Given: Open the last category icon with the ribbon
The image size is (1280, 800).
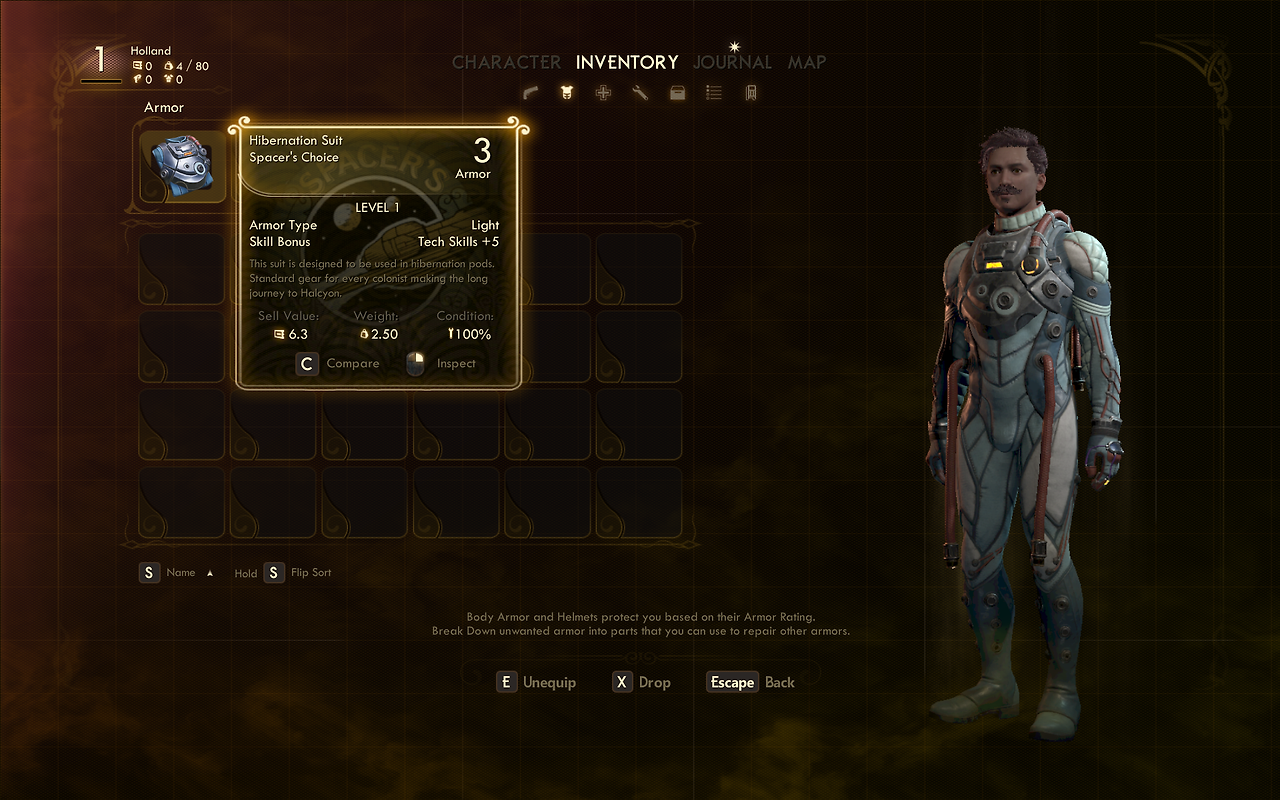Looking at the screenshot, I should (750, 93).
